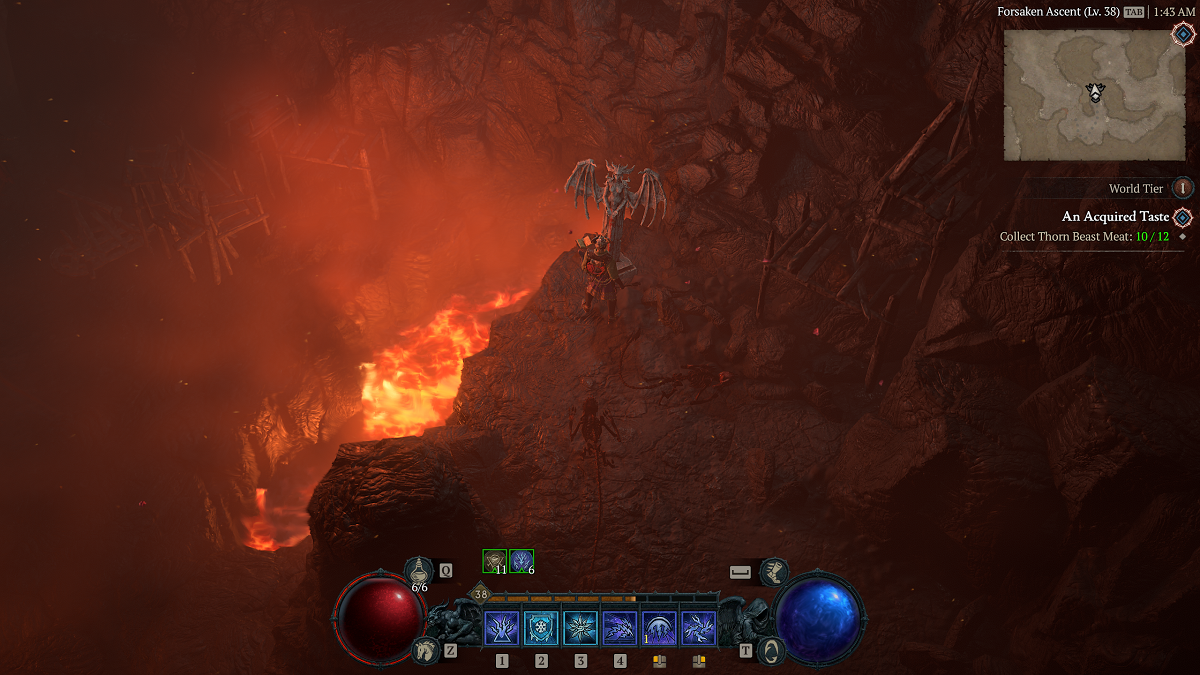
Task: Click the quest marker icon on minimap corner
Action: pyautogui.click(x=1183, y=33)
